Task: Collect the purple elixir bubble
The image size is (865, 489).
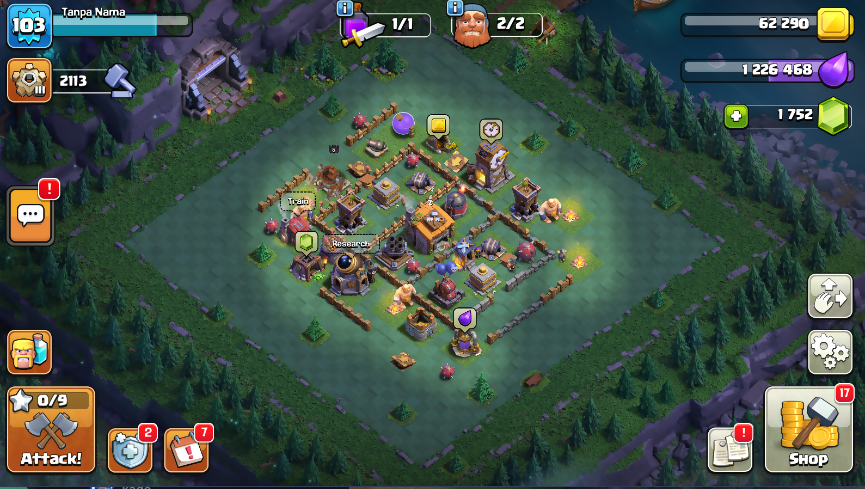Action: [464, 317]
